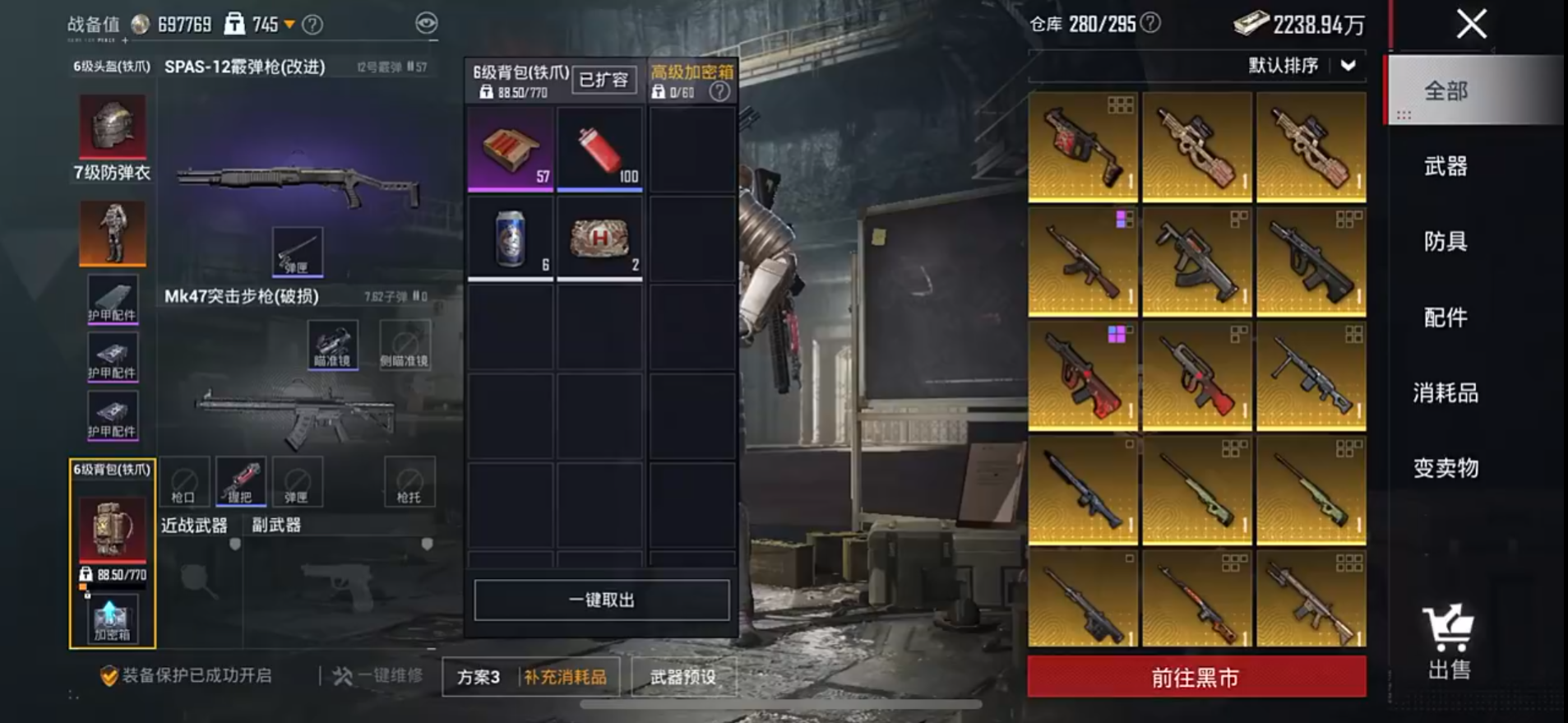1568x723 pixels.
Task: Click the 一键取出 take-all button
Action: (601, 600)
